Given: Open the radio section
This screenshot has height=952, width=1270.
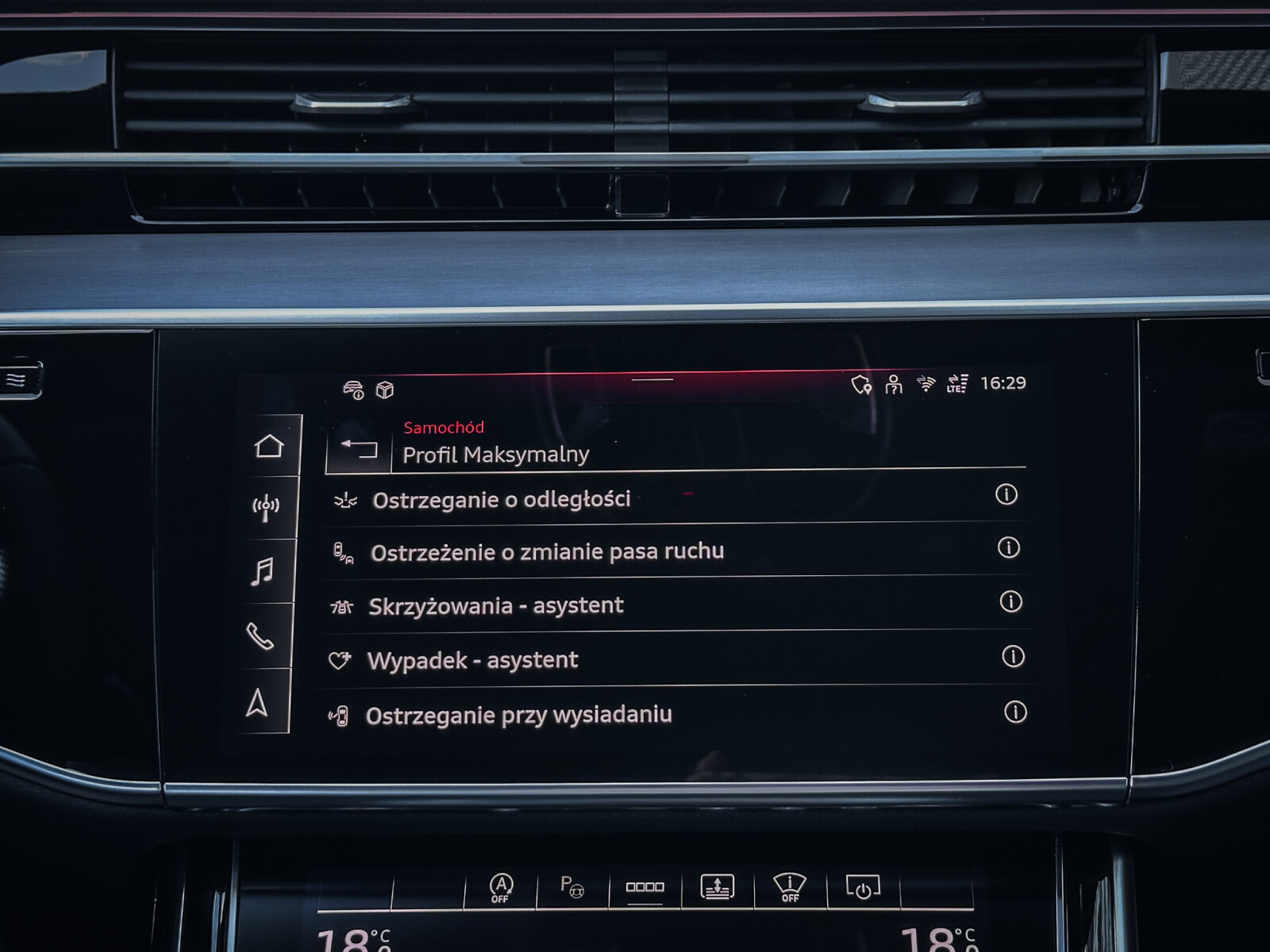Looking at the screenshot, I should point(266,508).
